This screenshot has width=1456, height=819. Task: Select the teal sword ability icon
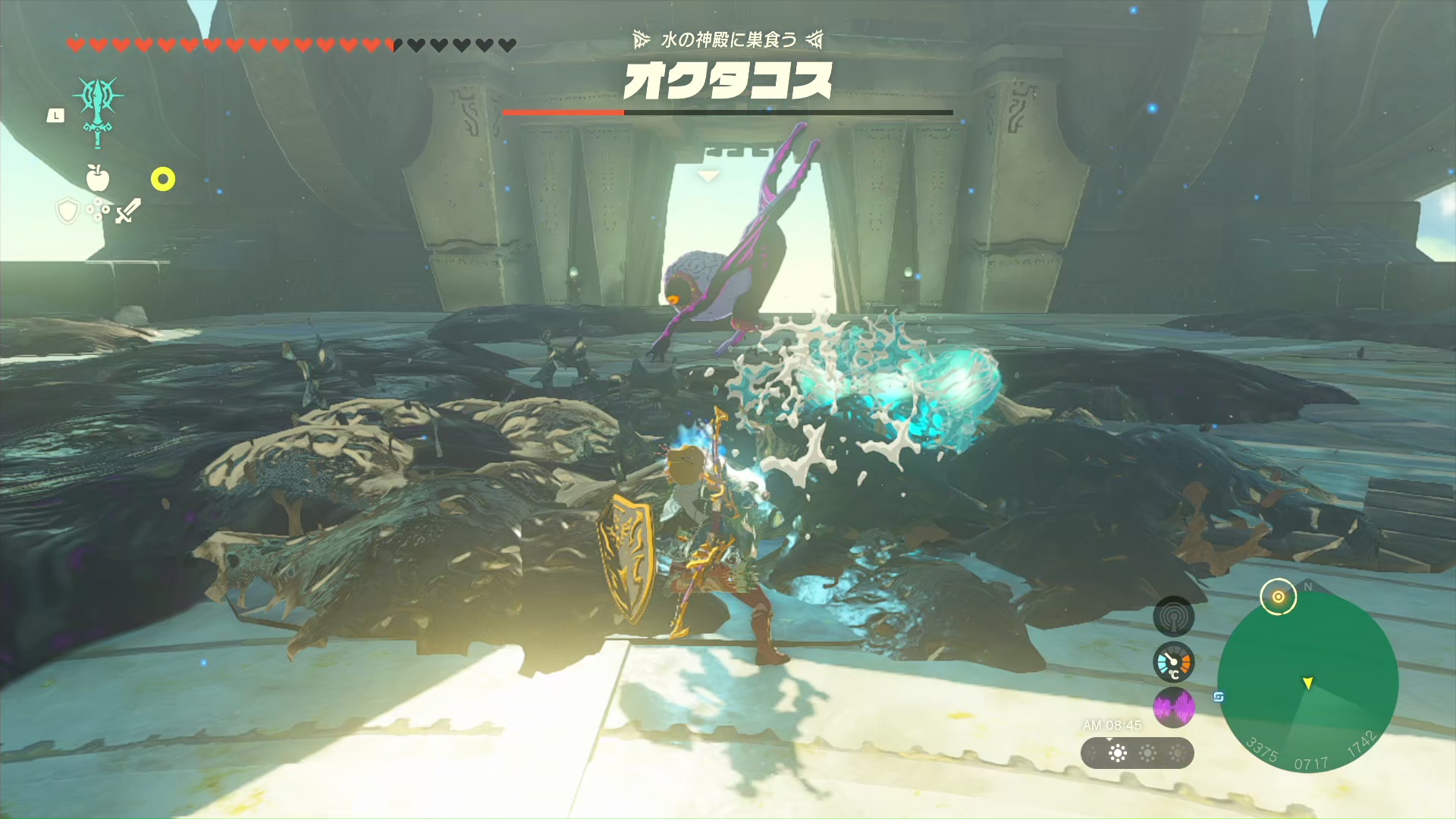pos(98,110)
